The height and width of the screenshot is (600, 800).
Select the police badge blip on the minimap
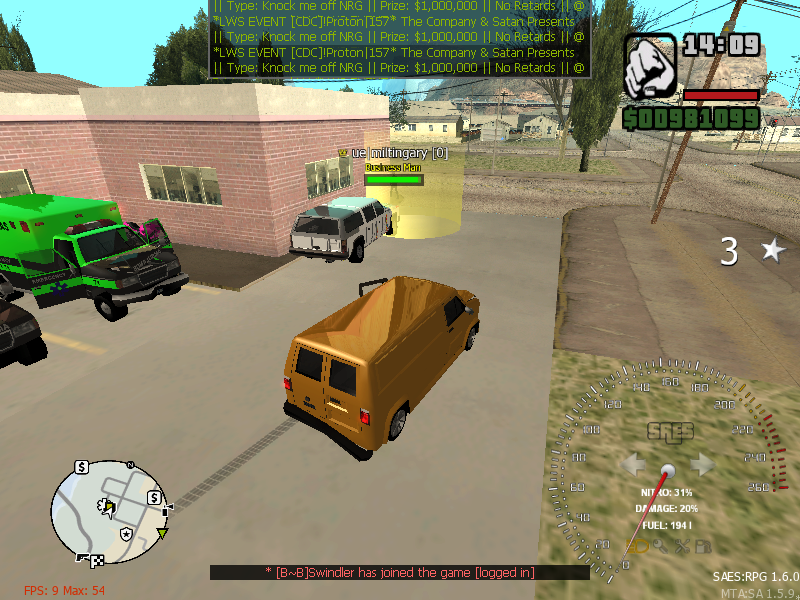tap(125, 535)
